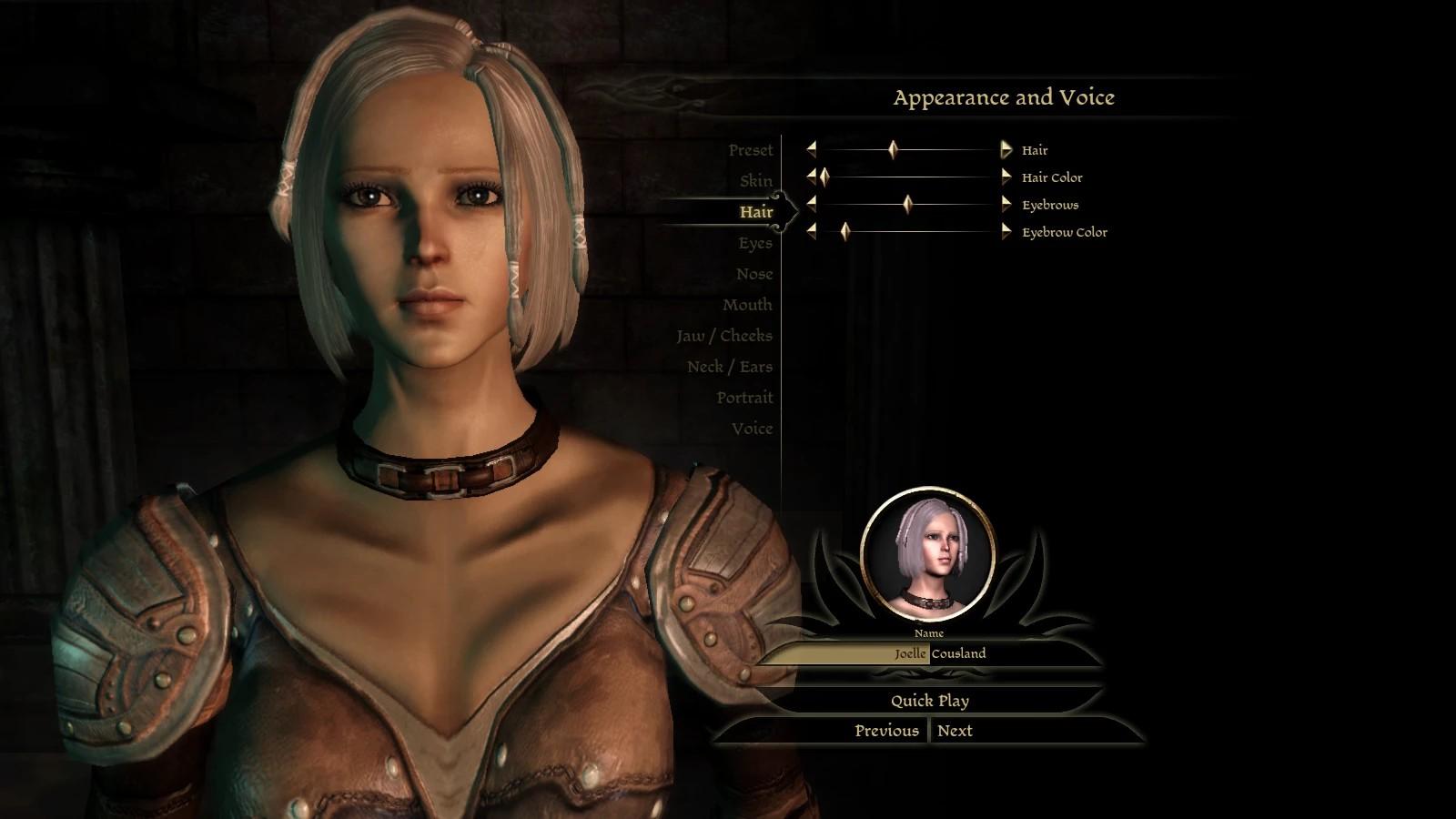Open Neck / Ears options
The image size is (1456, 819).
(729, 367)
